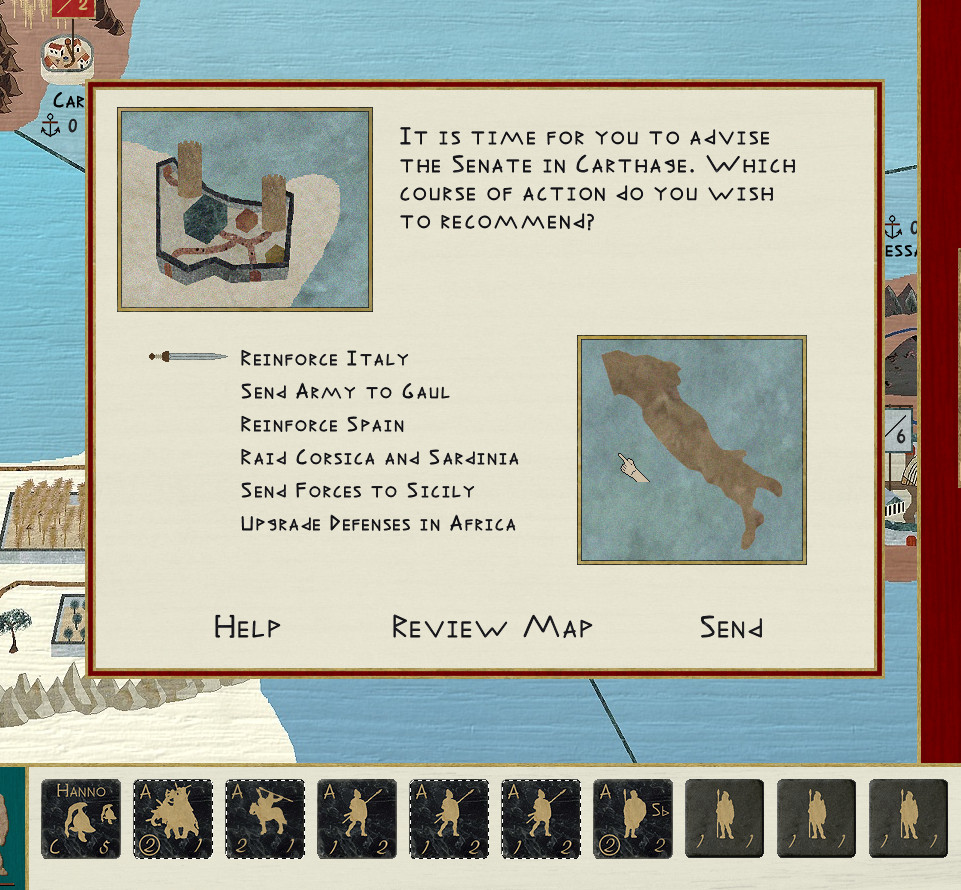The image size is (961, 890).
Task: Open the Help screen
Action: tap(247, 628)
